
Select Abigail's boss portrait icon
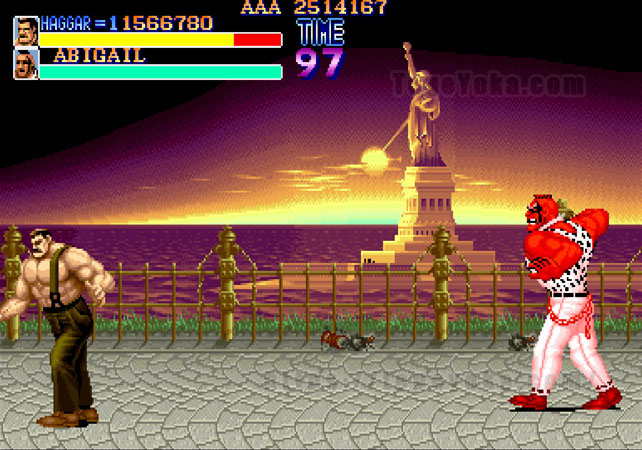[26, 64]
